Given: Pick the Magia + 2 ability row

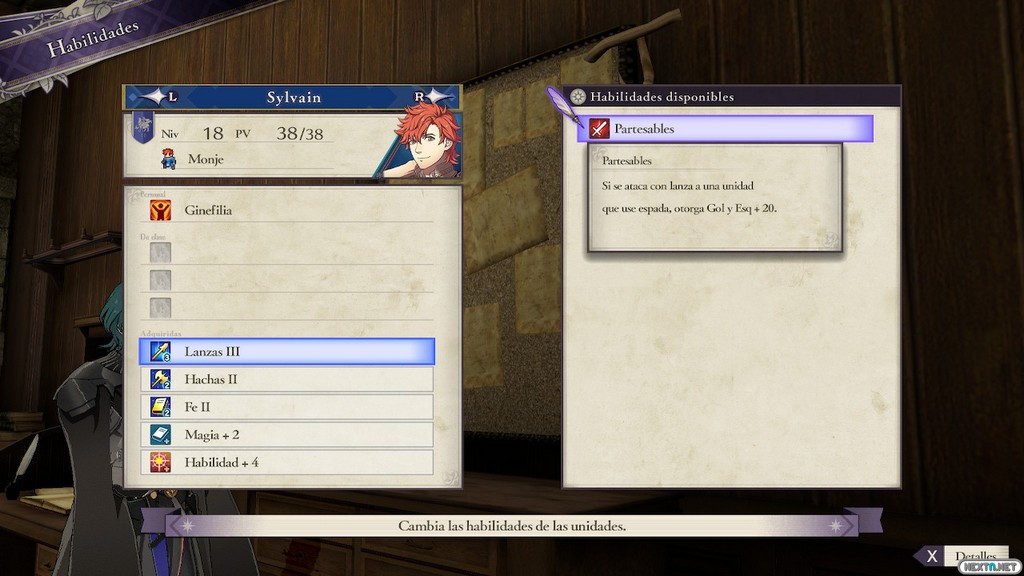Looking at the screenshot, I should pyautogui.click(x=286, y=435).
